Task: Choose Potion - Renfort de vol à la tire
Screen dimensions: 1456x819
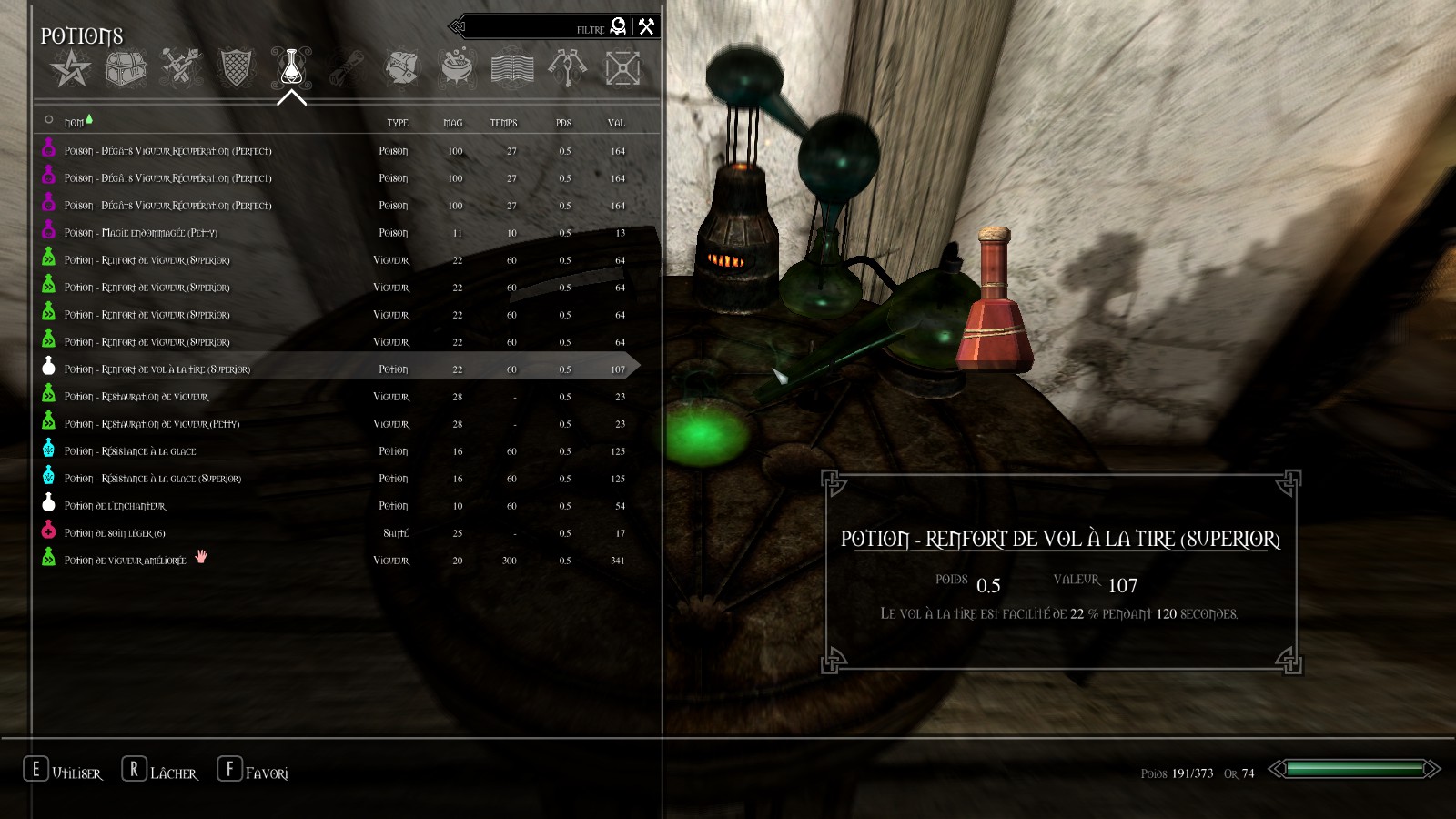Action: [x=157, y=369]
